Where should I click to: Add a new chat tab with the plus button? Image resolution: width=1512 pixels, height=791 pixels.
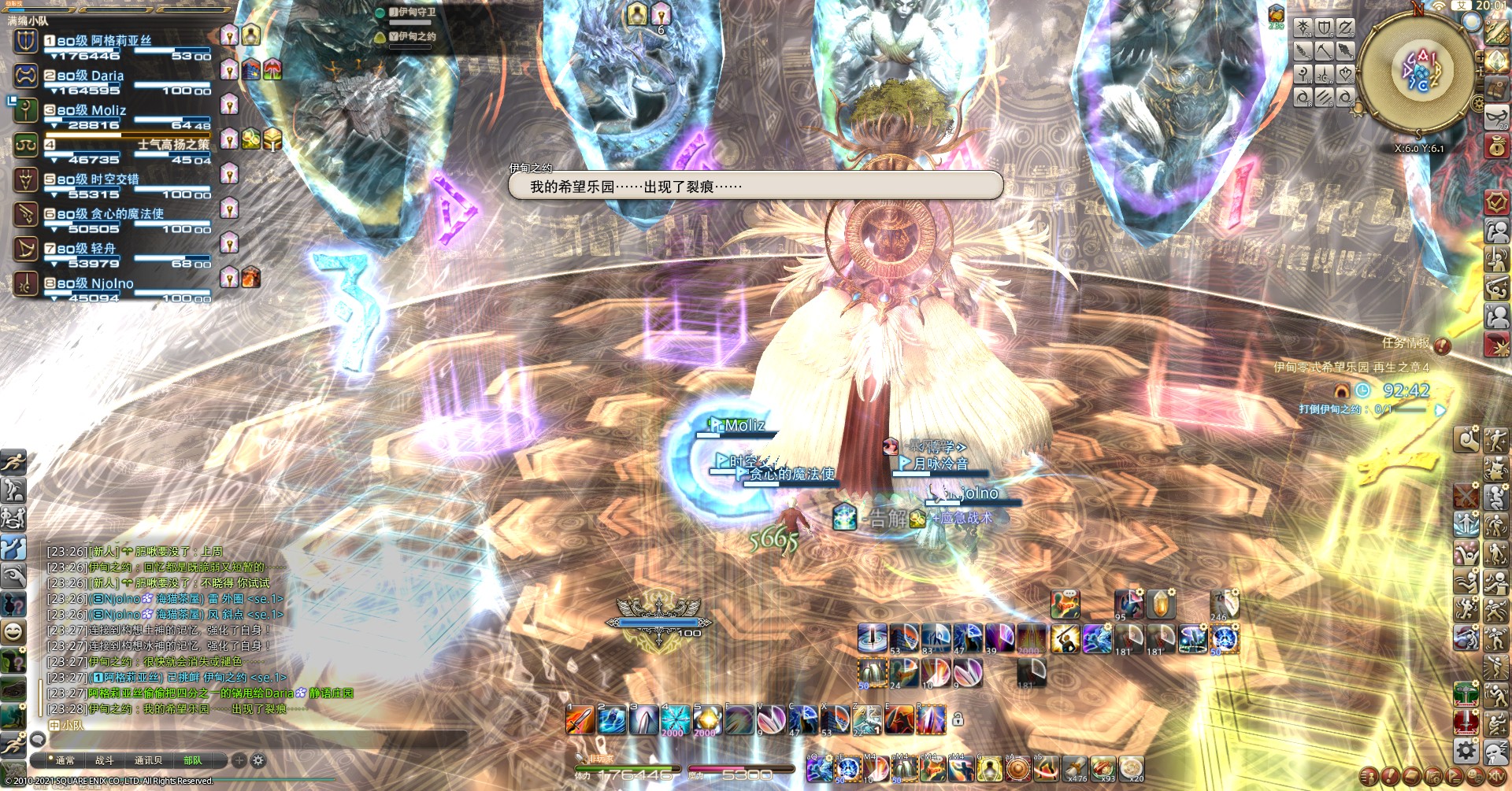pyautogui.click(x=239, y=760)
